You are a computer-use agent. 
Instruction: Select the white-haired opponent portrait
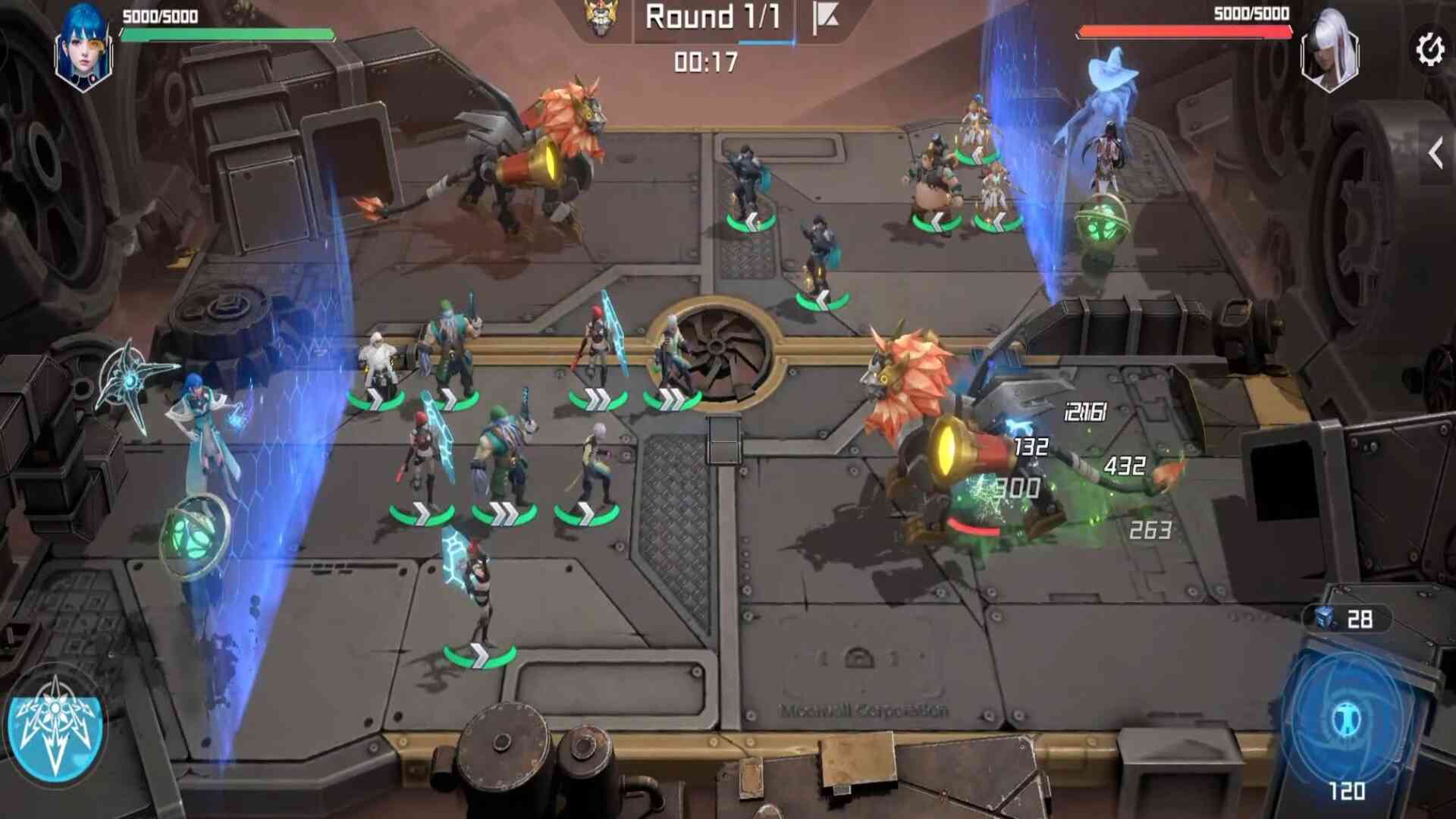tap(1329, 52)
